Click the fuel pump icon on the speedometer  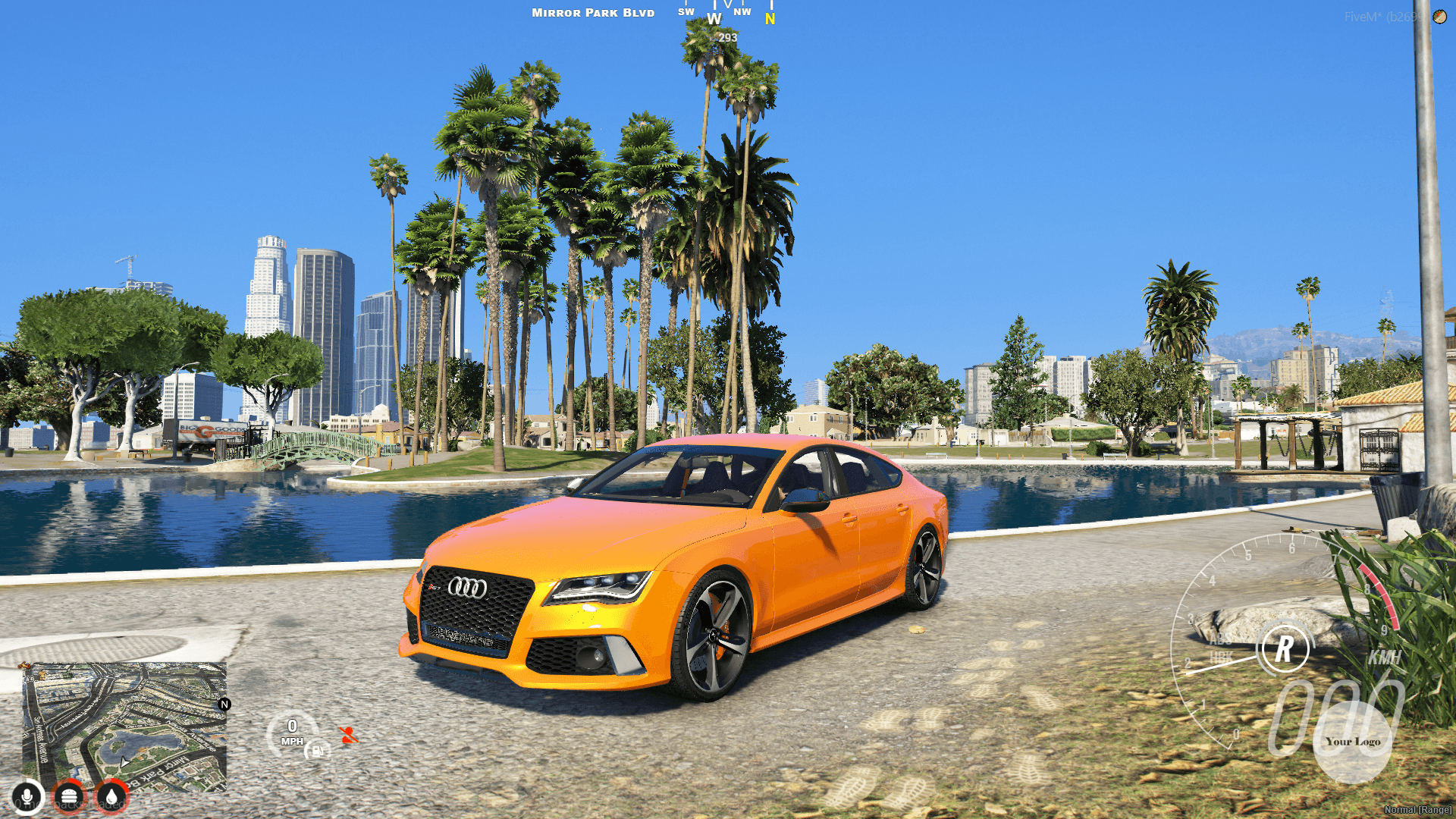pos(318,752)
